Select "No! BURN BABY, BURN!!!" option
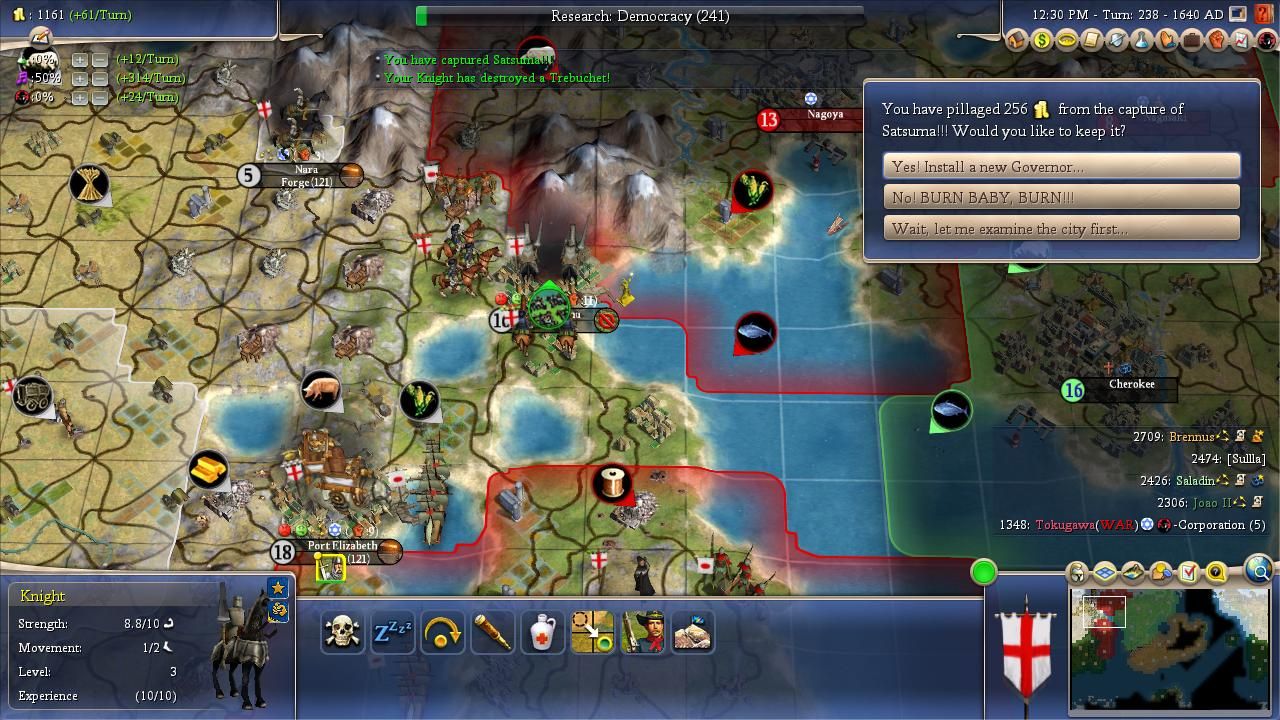1280x720 pixels. click(x=1061, y=198)
